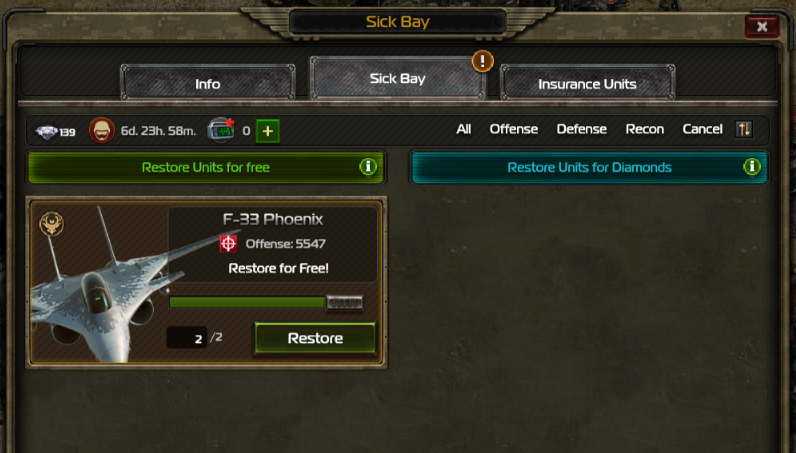Toggle the sort order icon
Viewport: 796px width, 453px height.
coord(743,129)
